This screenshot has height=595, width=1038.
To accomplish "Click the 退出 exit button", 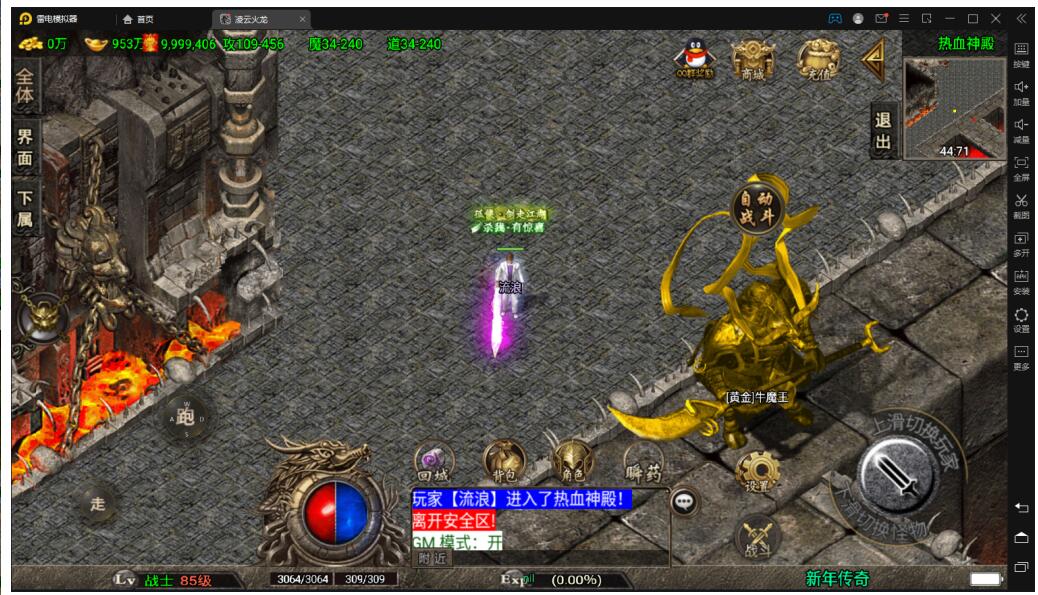I will pyautogui.click(x=883, y=131).
